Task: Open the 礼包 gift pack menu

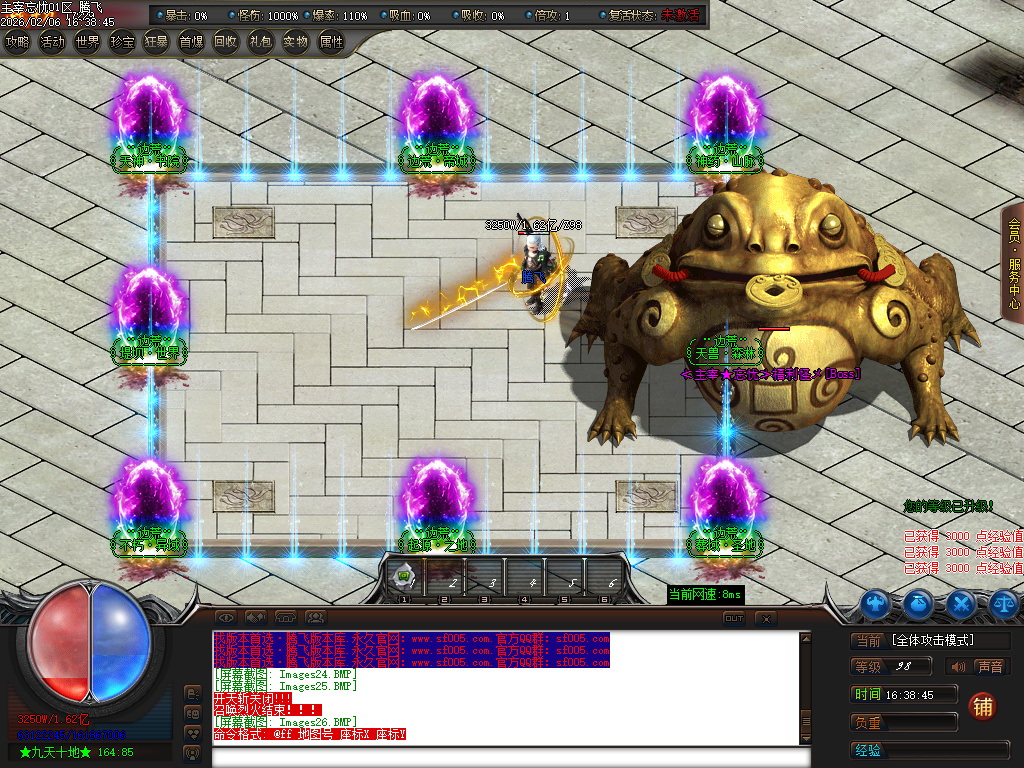Action: tap(260, 42)
